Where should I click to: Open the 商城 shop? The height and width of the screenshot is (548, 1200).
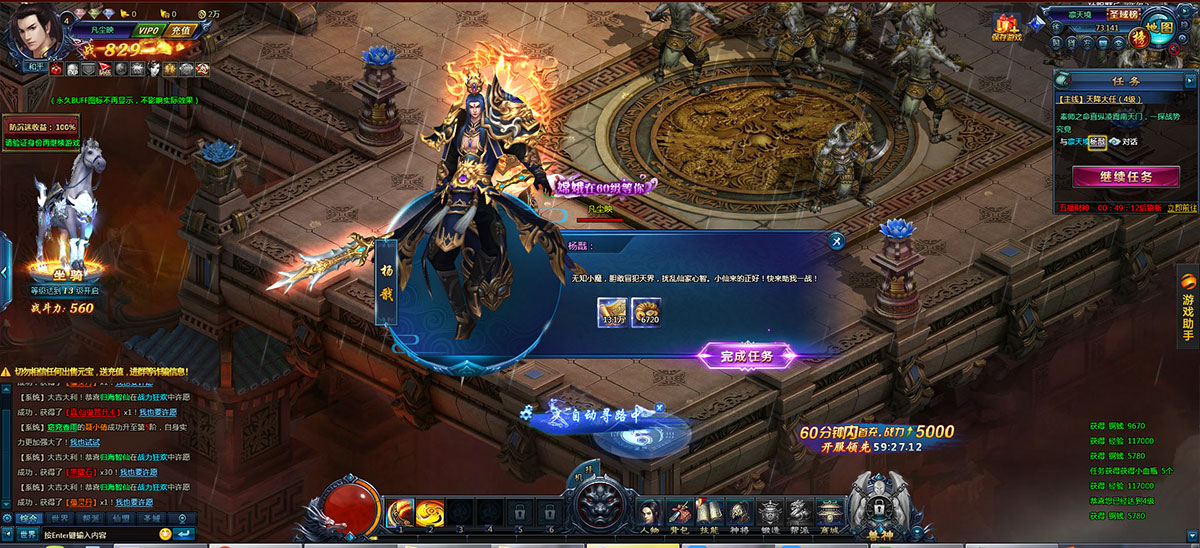click(x=828, y=512)
